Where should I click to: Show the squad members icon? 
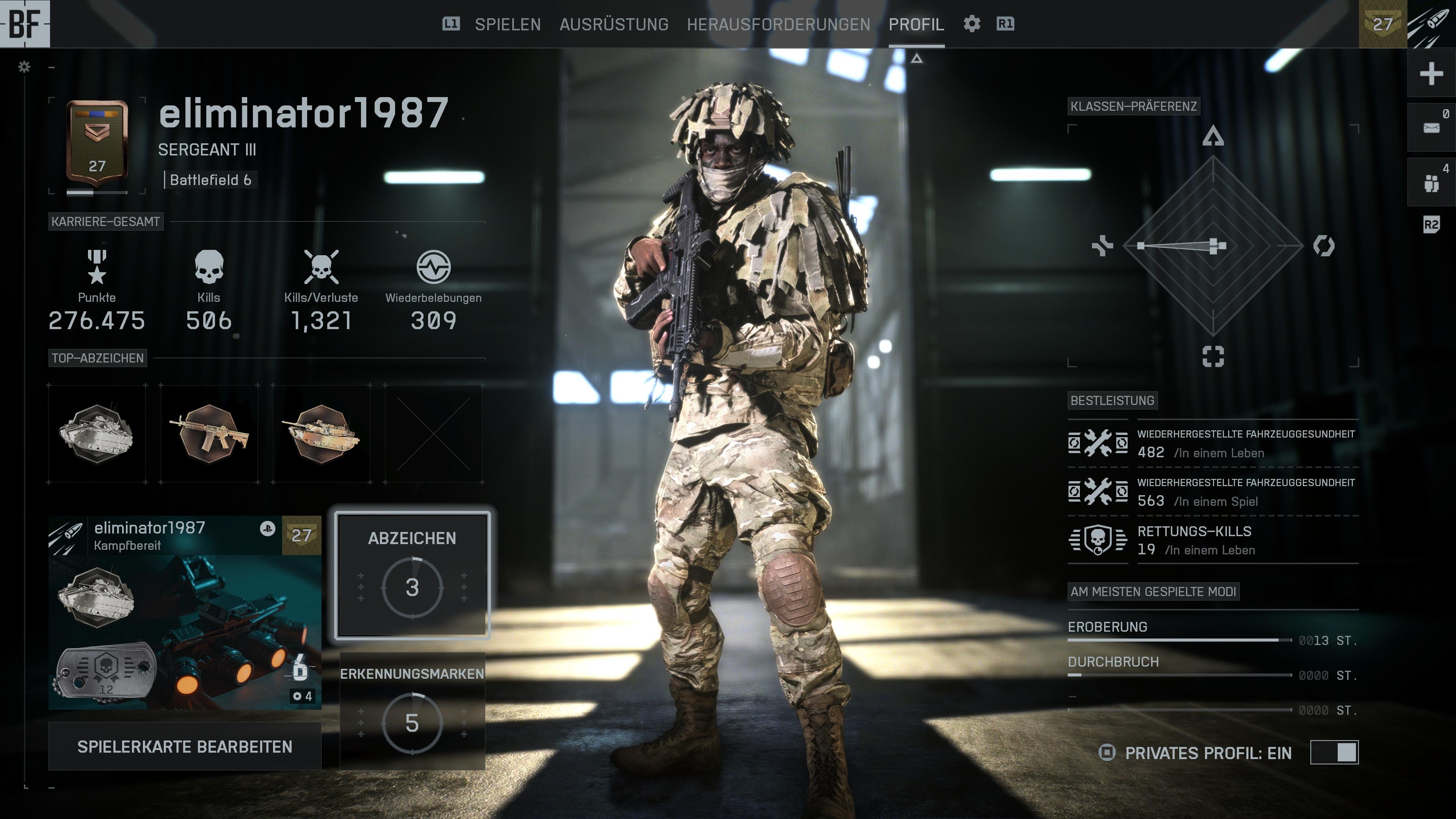point(1431,182)
